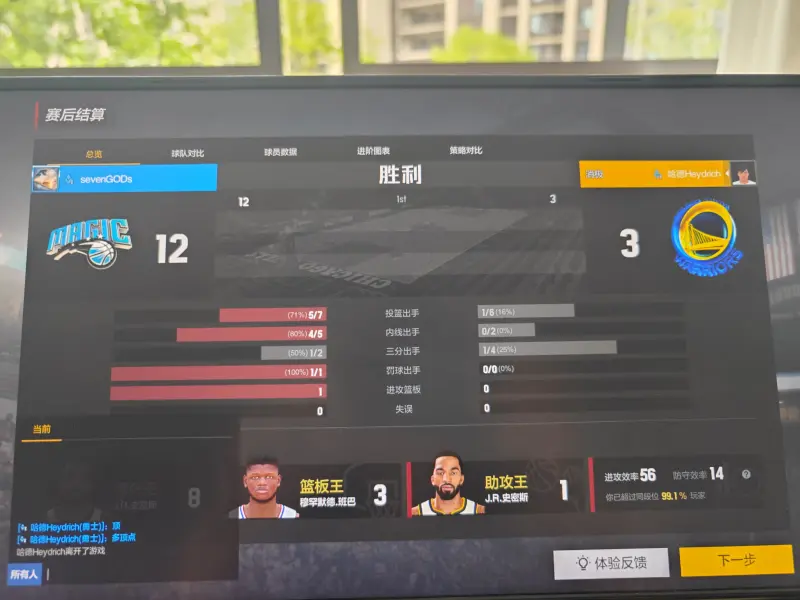Click the efficiency question mark help icon

pyautogui.click(x=745, y=475)
